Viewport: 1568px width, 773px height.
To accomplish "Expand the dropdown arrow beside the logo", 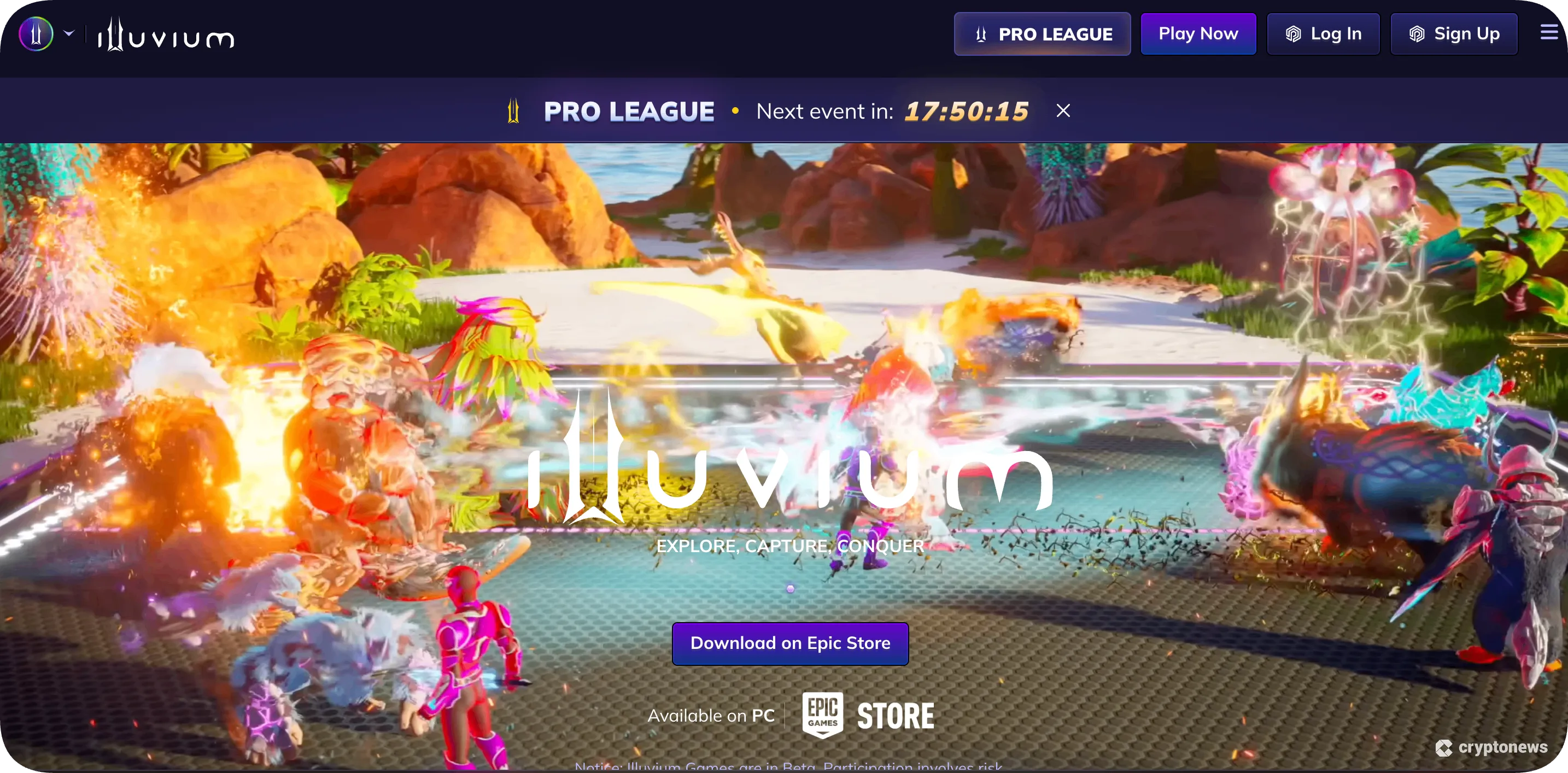I will (x=69, y=33).
